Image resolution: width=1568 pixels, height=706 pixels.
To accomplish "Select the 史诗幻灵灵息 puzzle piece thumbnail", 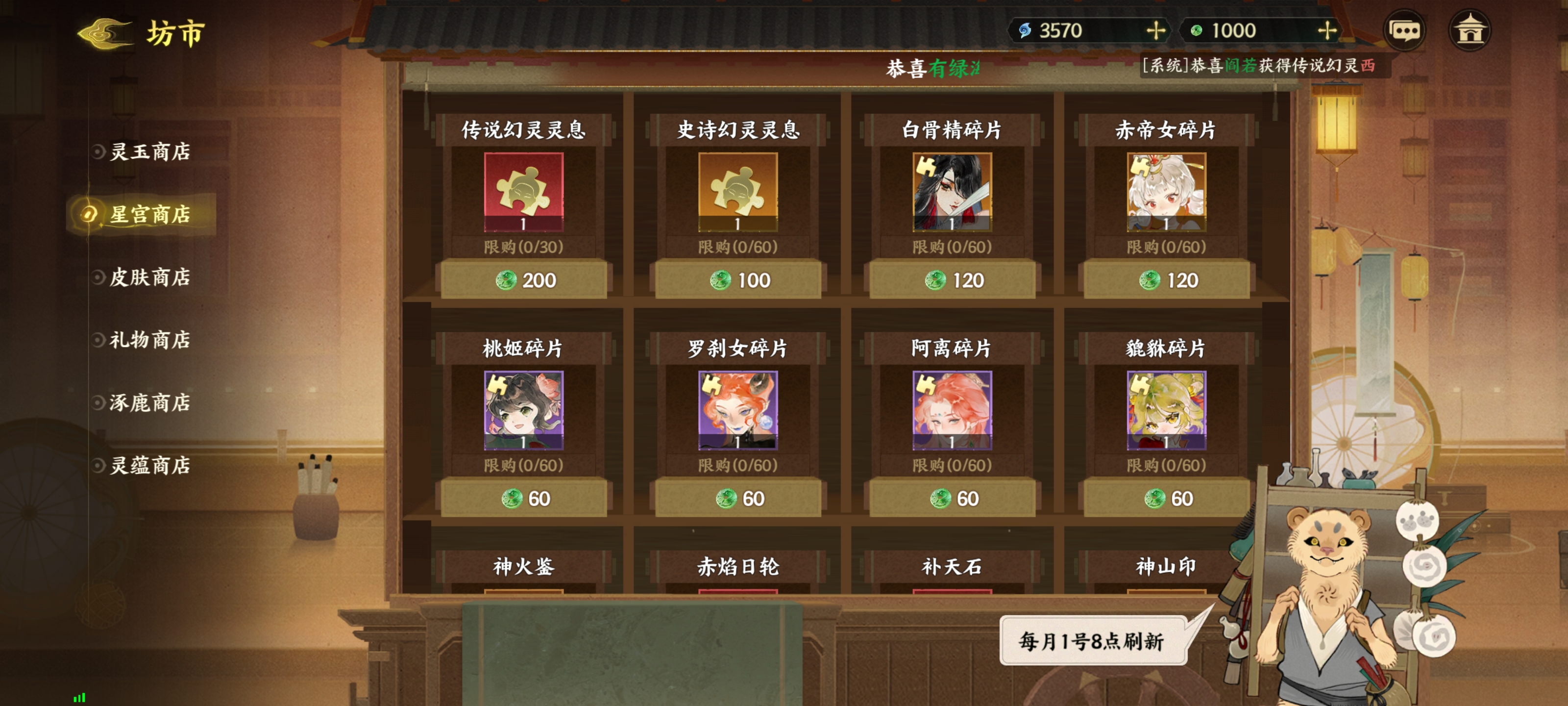I will (738, 193).
